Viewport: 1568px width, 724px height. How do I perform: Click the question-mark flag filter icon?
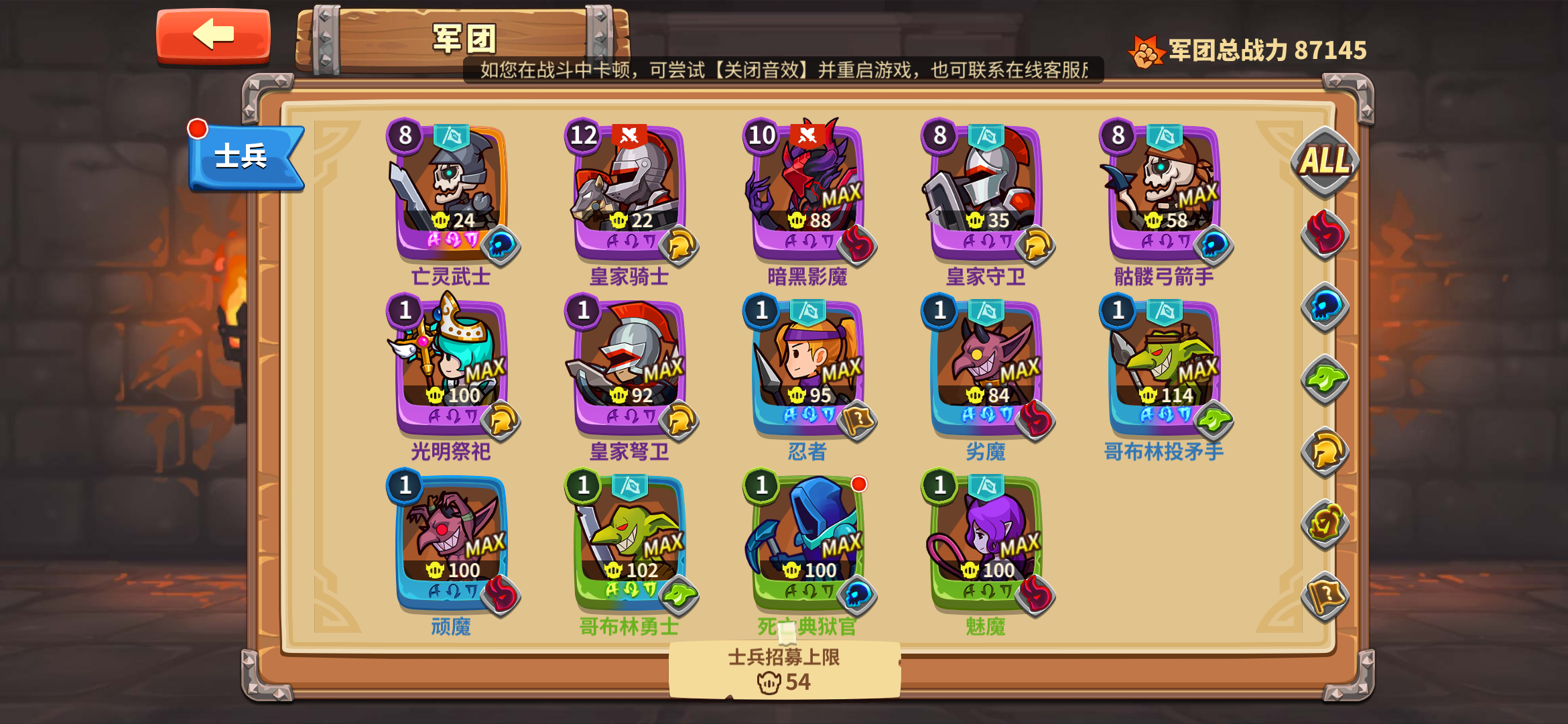pos(1326,593)
